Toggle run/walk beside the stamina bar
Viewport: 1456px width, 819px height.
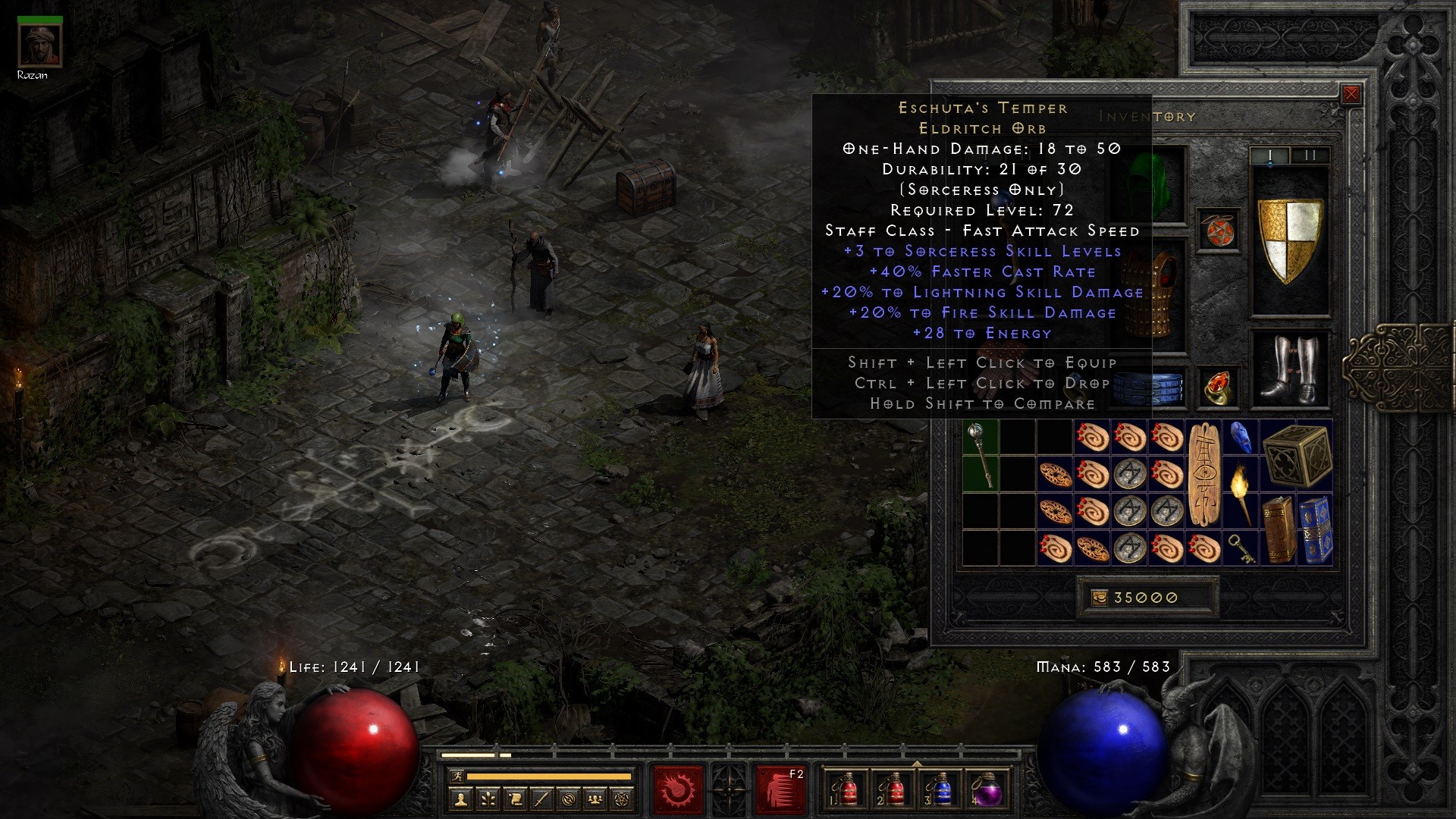pyautogui.click(x=458, y=777)
